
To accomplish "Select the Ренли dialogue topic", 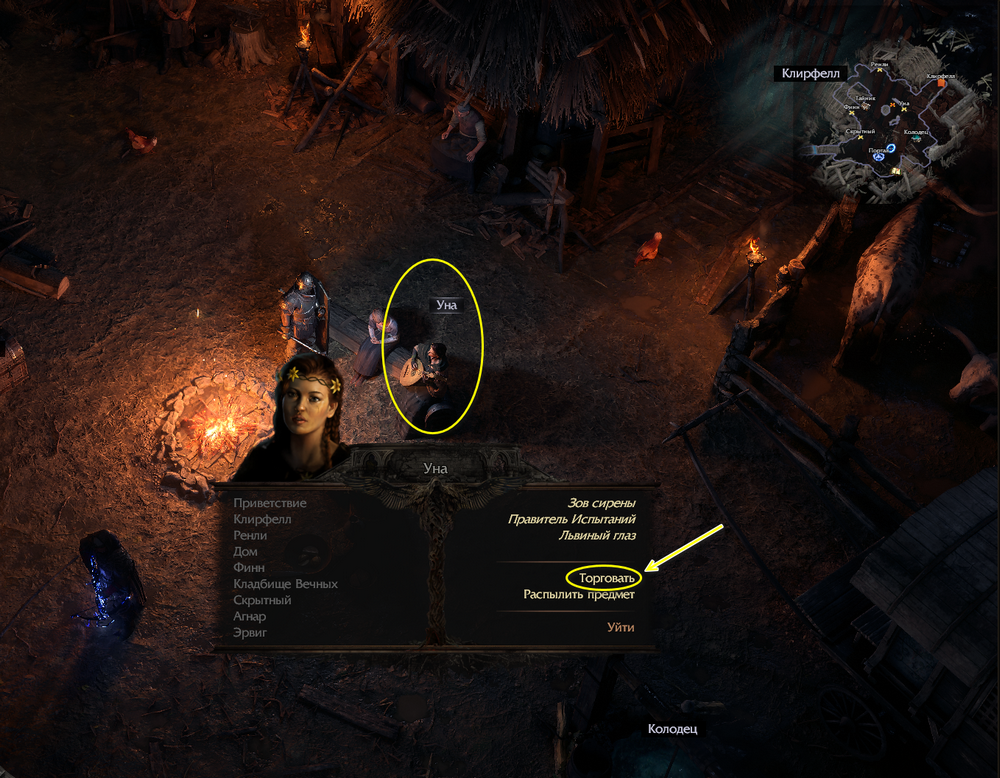I will point(250,536).
